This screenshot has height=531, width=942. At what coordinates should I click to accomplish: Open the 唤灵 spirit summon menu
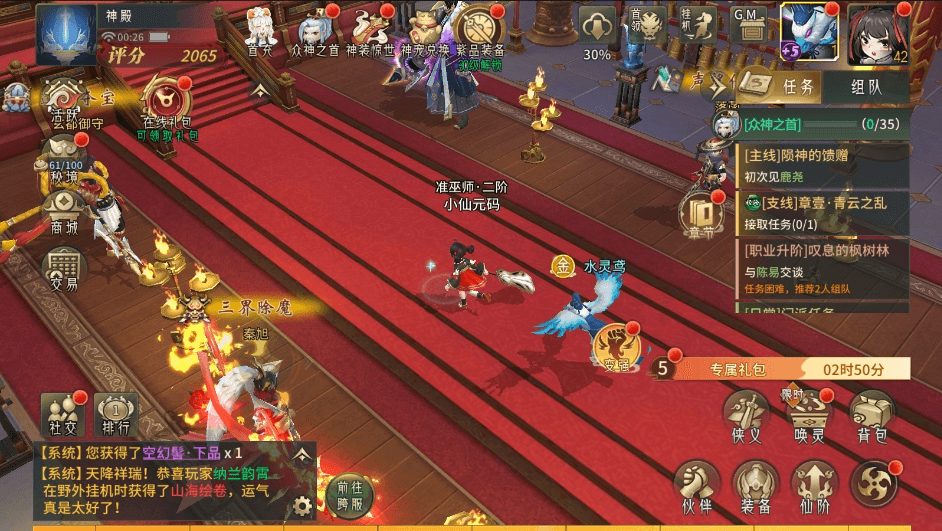(812, 416)
